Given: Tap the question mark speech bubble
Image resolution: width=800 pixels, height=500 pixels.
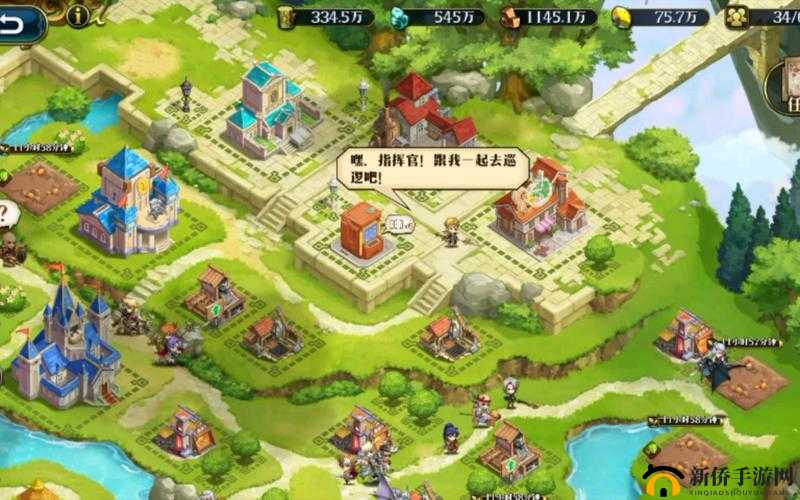Looking at the screenshot, I should tap(7, 214).
